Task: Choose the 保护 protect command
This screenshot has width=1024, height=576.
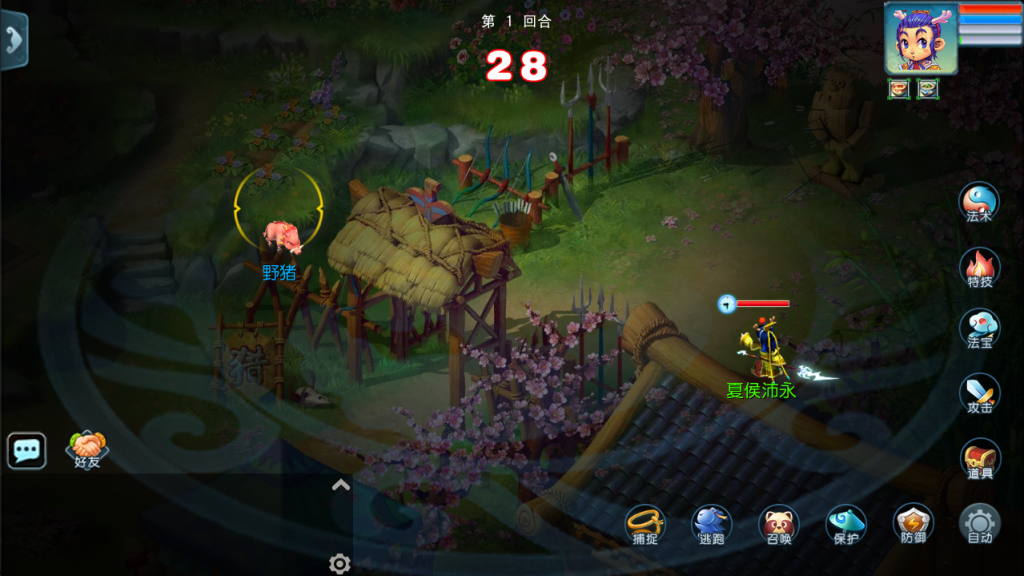Action: [846, 524]
